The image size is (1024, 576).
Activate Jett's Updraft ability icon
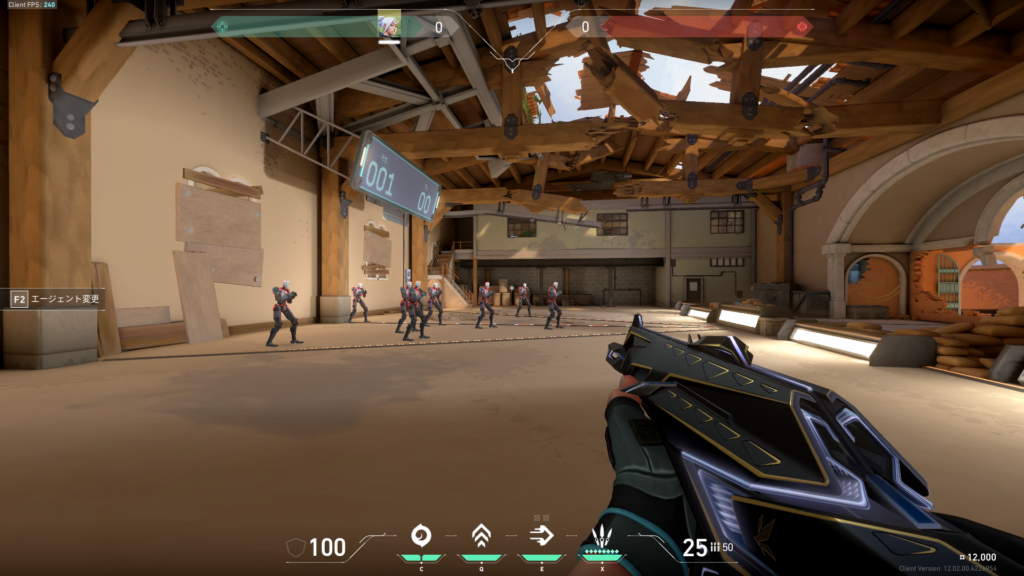480,536
